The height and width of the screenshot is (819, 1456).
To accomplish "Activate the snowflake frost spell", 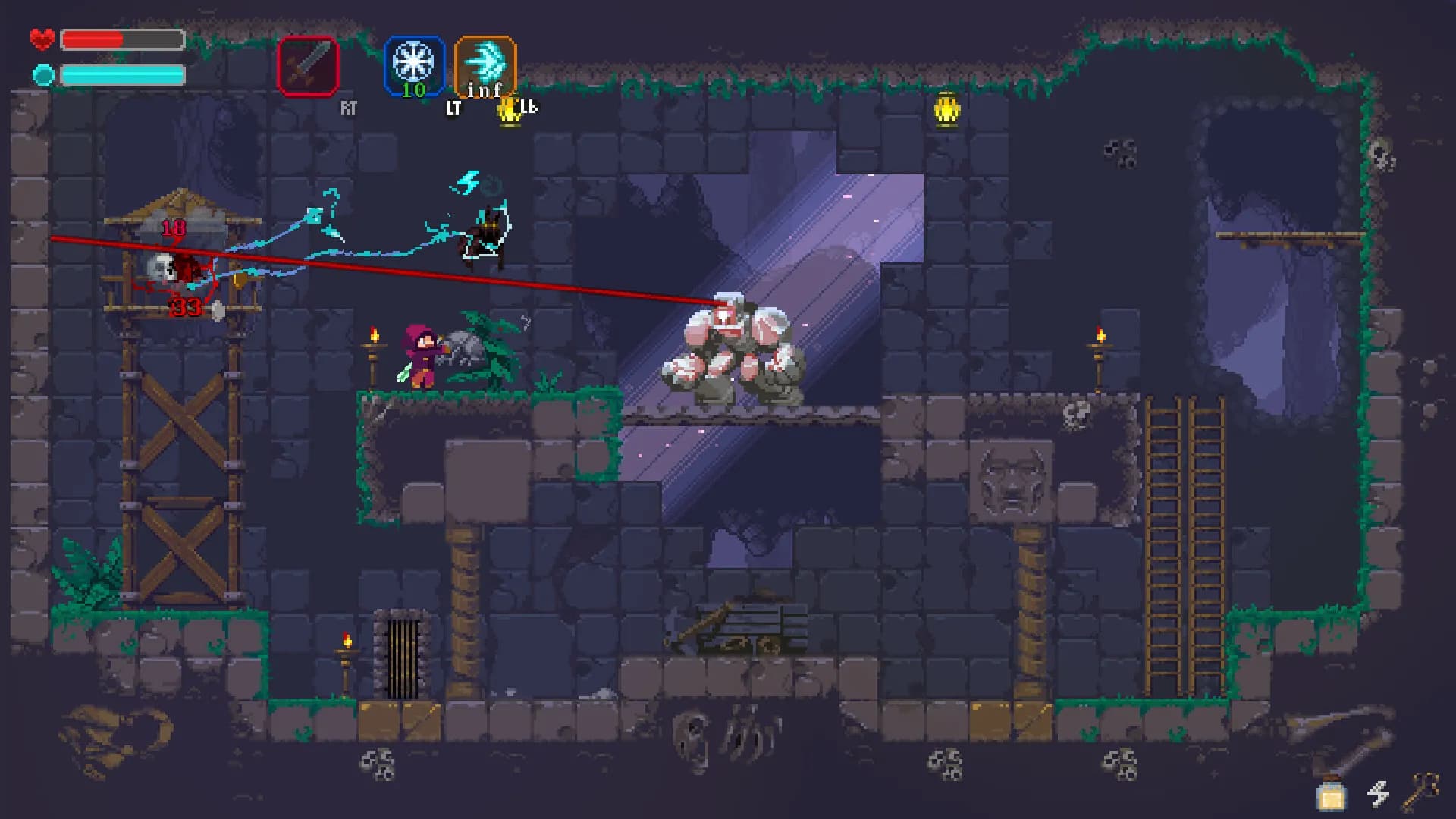I will (413, 64).
